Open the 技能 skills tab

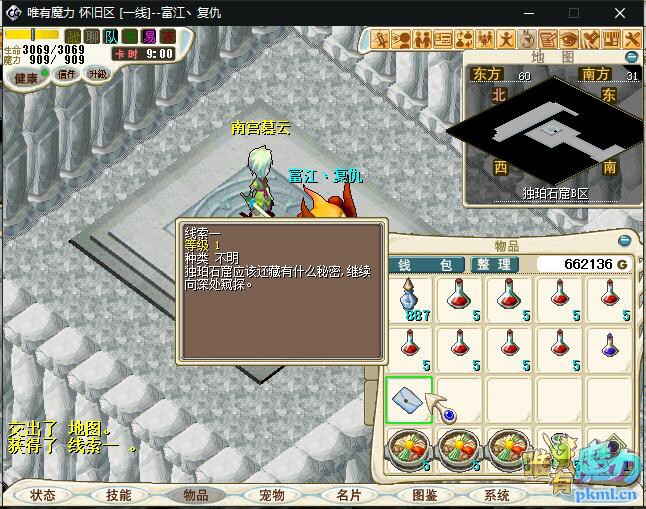119,495
